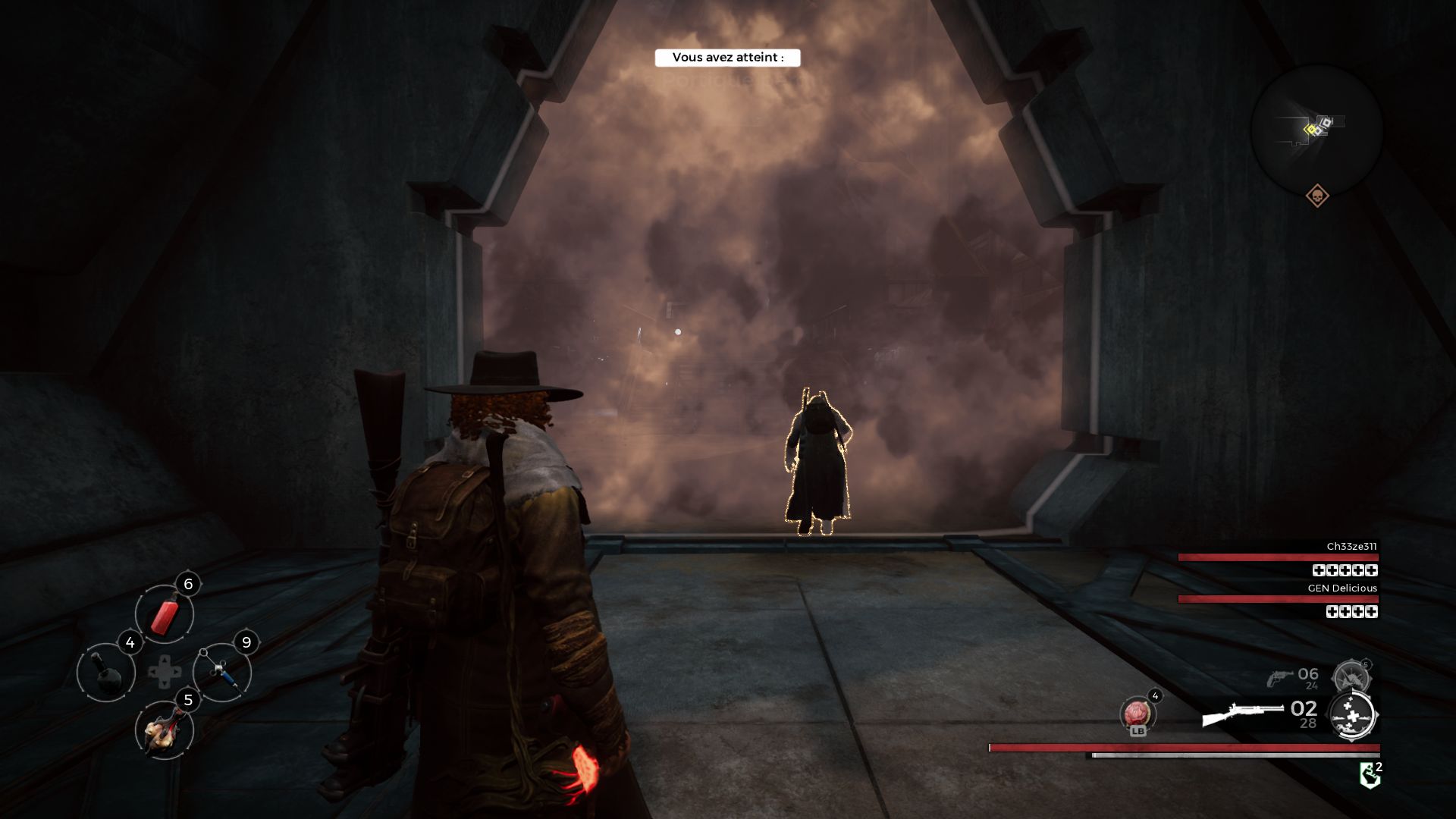Select the red canister quick item

165,613
